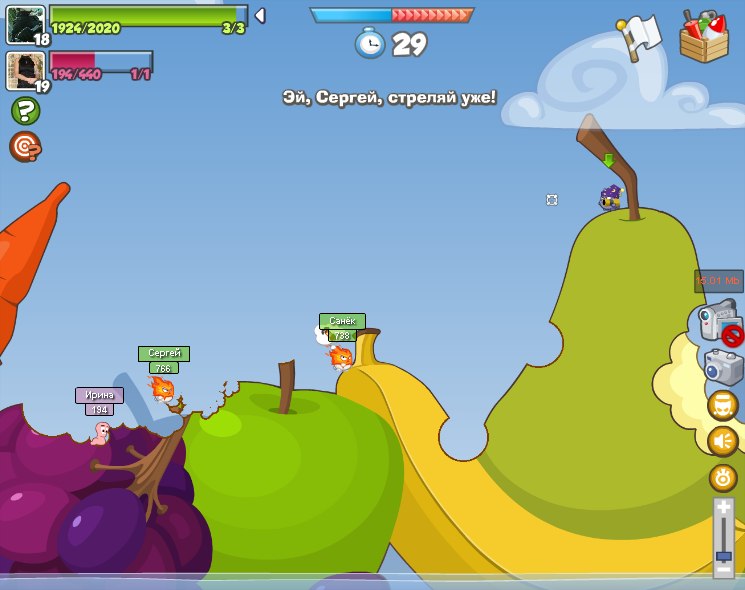The width and height of the screenshot is (745, 590).
Task: Click the blue zoom slider handle
Action: pos(723,555)
